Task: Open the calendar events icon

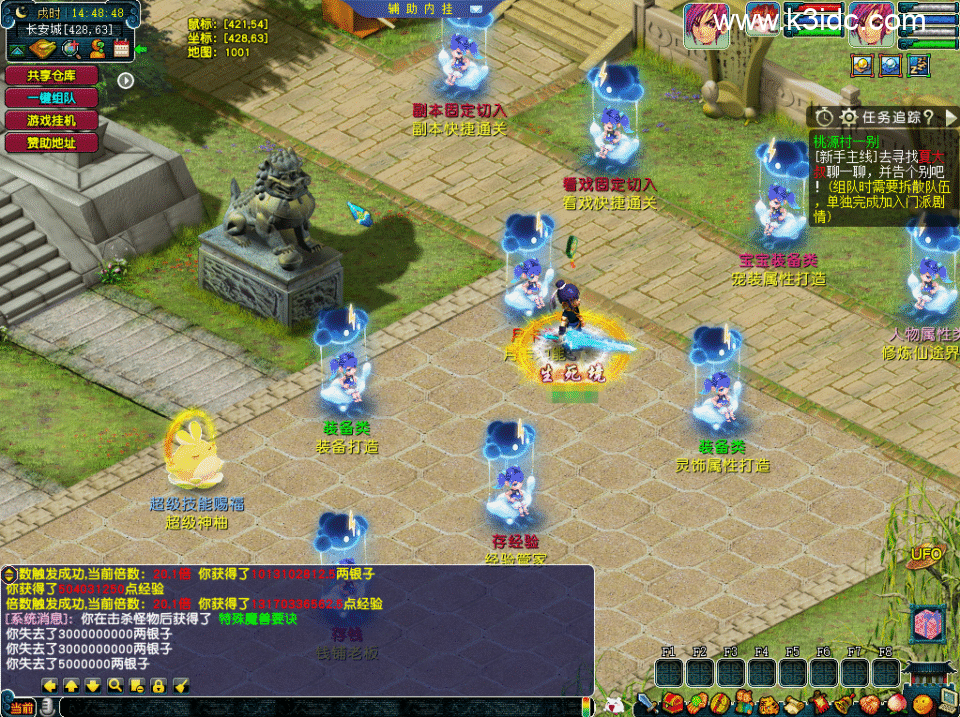Action: (122, 48)
